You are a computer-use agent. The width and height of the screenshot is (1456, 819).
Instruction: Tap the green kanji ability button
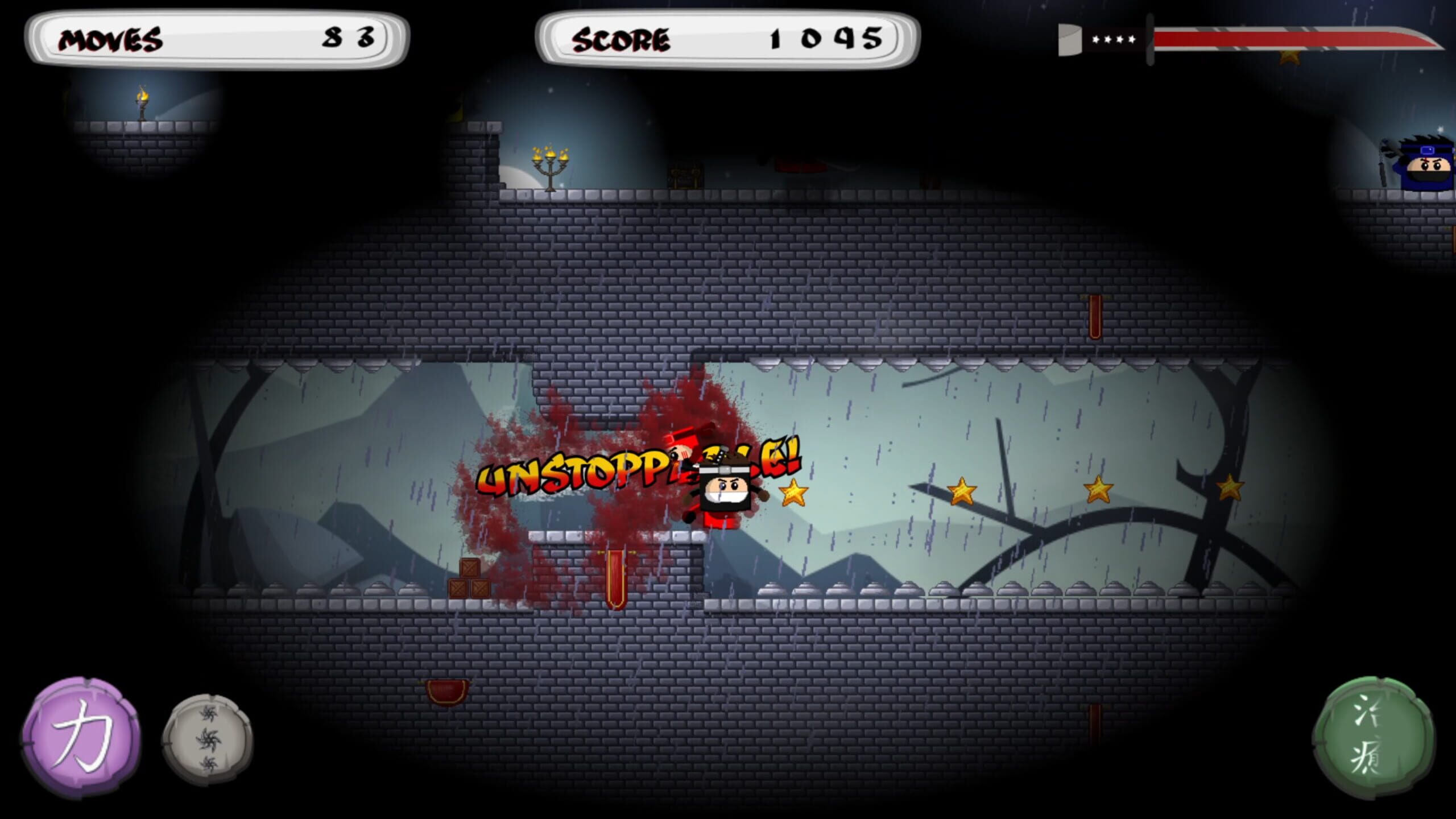click(1374, 738)
